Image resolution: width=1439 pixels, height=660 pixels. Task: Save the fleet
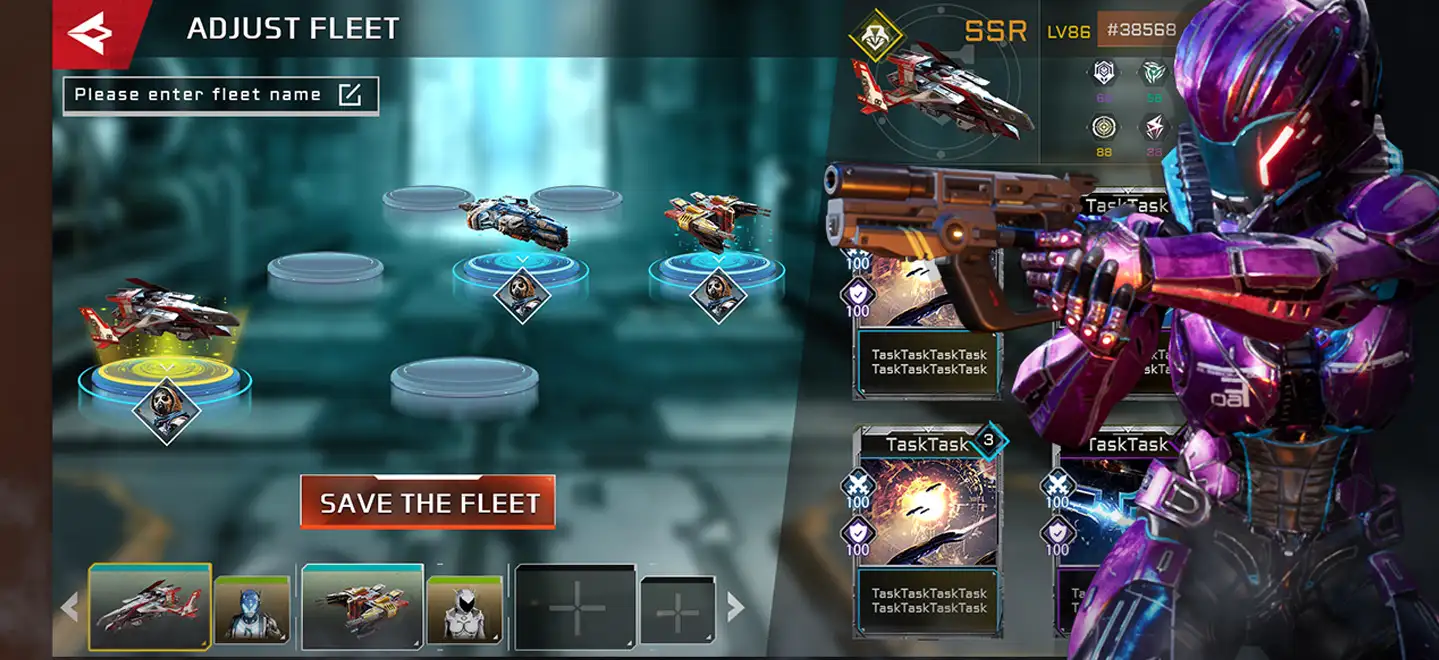[428, 503]
